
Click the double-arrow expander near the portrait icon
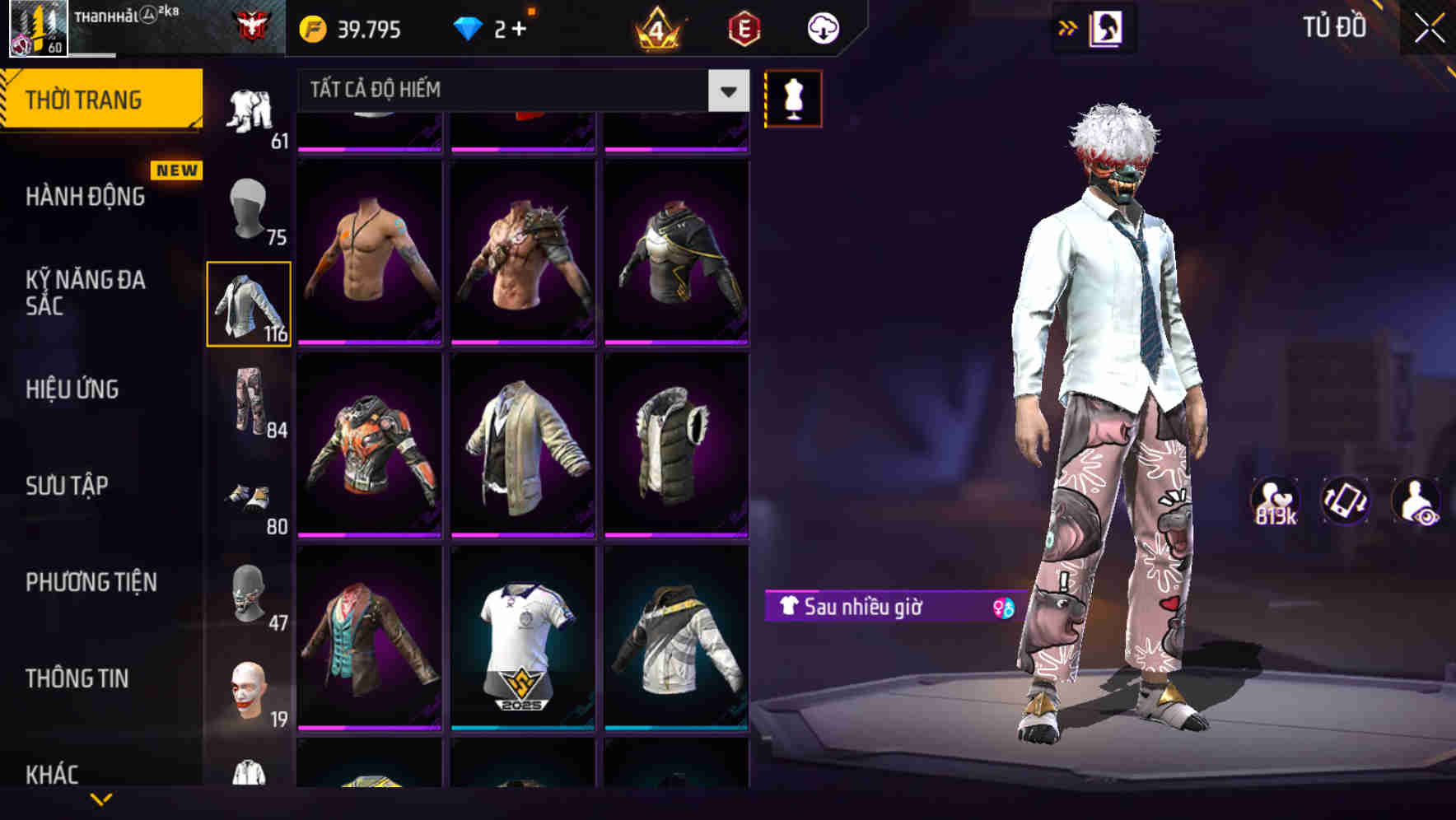pos(1068,27)
